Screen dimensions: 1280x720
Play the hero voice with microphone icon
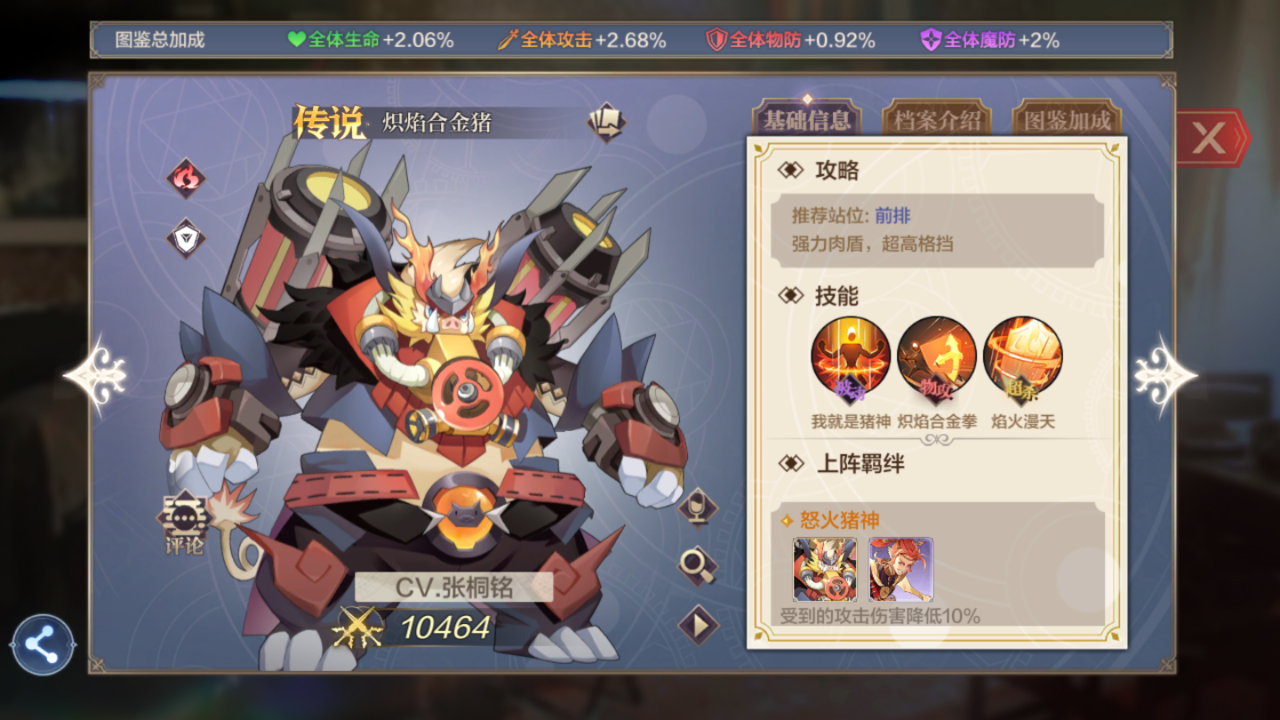(697, 507)
